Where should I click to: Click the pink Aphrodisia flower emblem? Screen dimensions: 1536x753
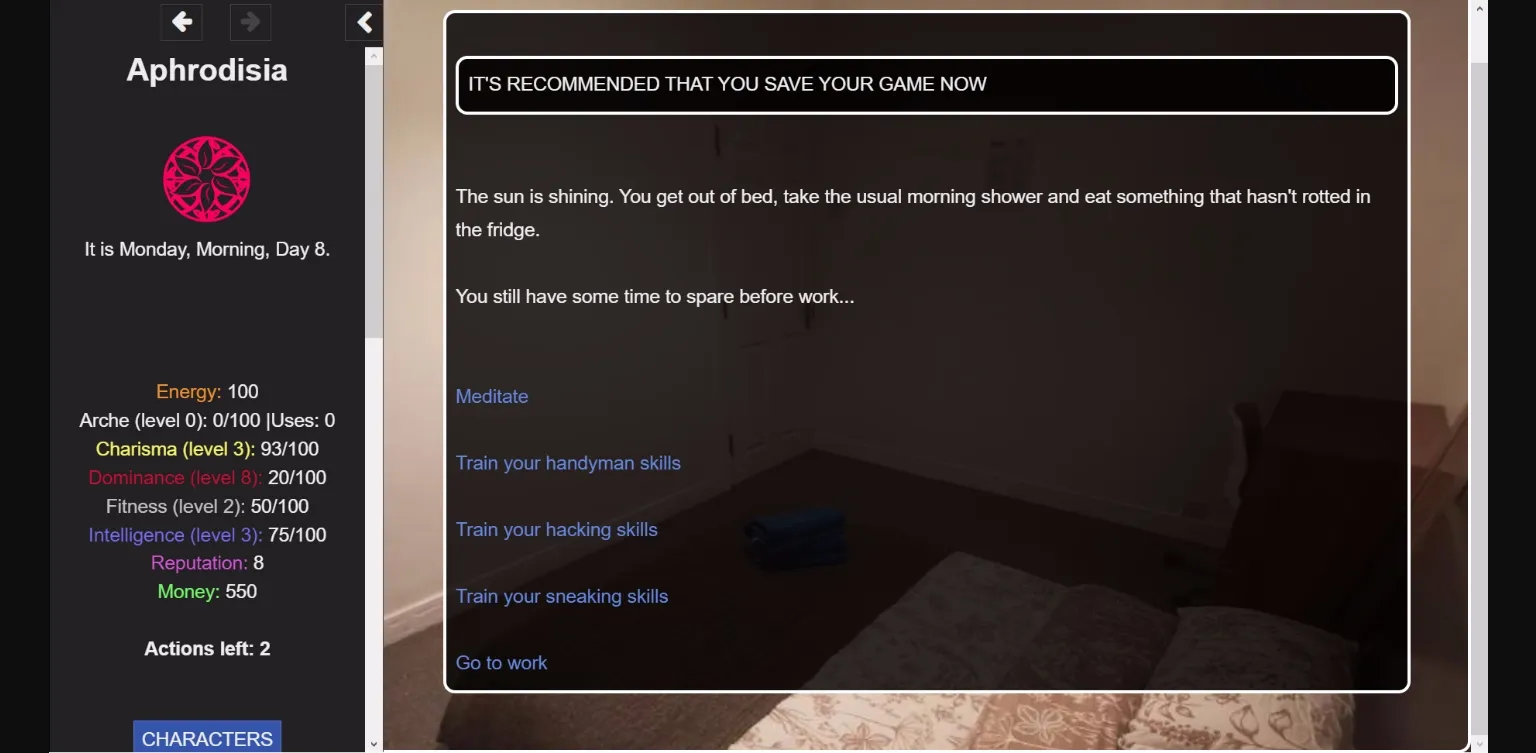pos(206,179)
